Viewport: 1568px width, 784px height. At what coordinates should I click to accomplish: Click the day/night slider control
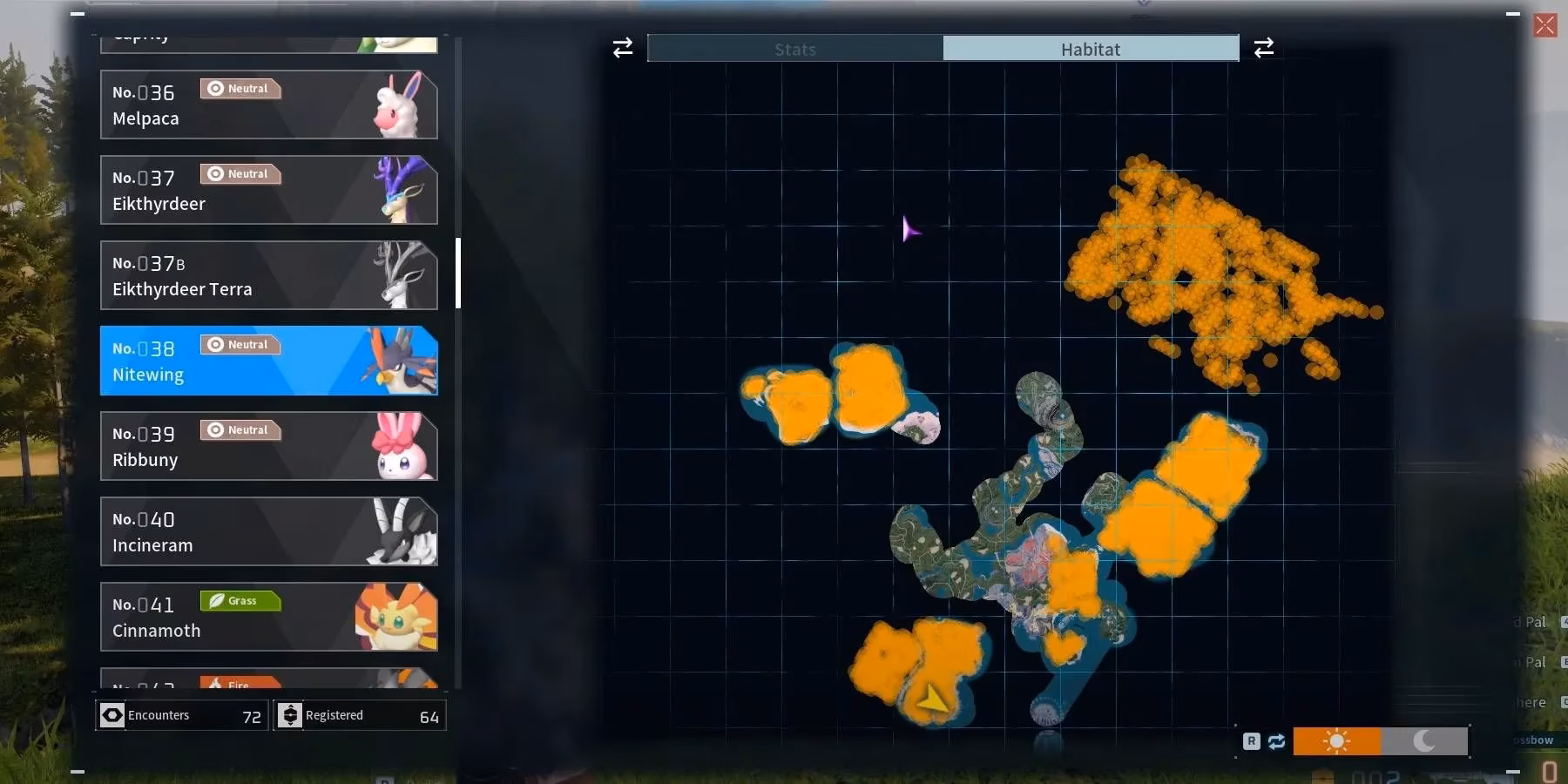[x=1381, y=741]
